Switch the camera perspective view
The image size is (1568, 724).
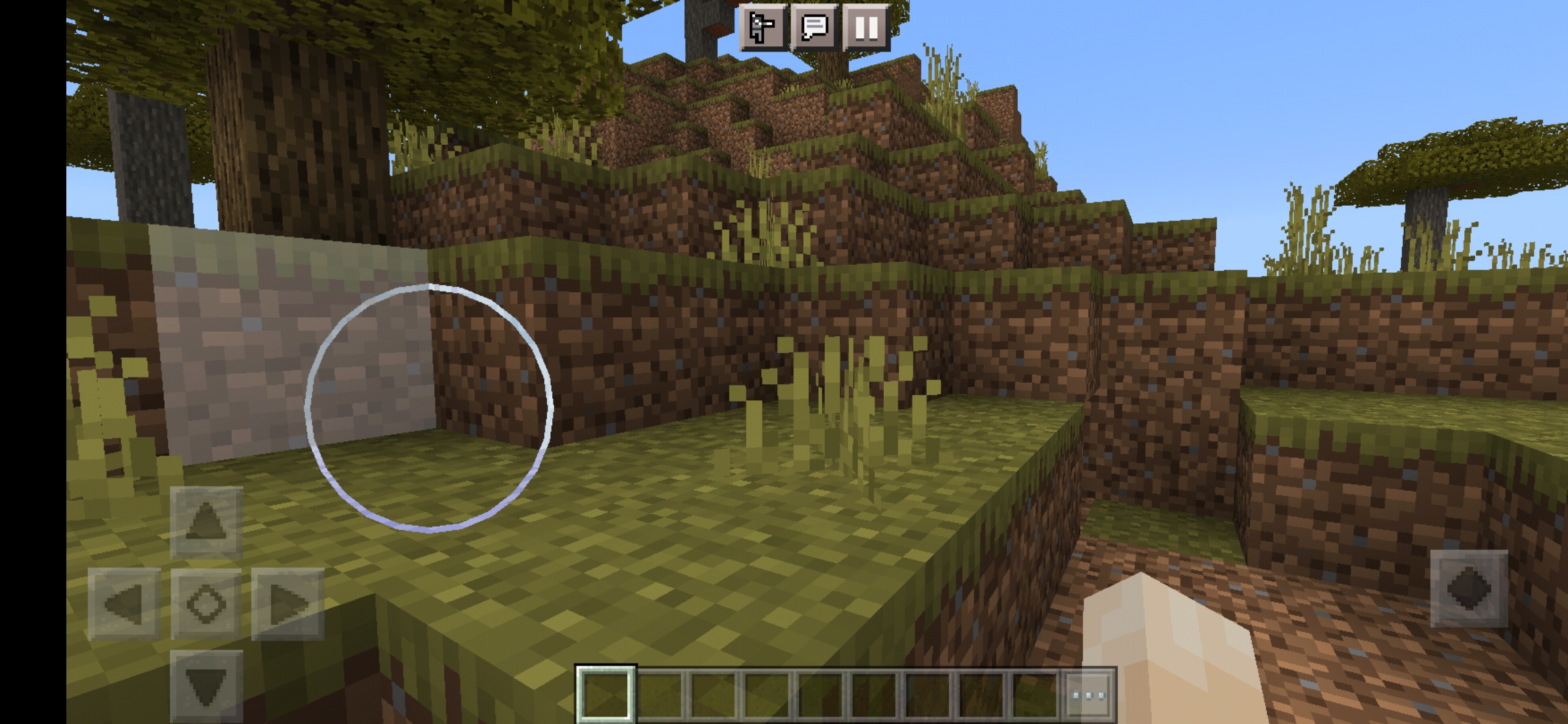click(765, 29)
